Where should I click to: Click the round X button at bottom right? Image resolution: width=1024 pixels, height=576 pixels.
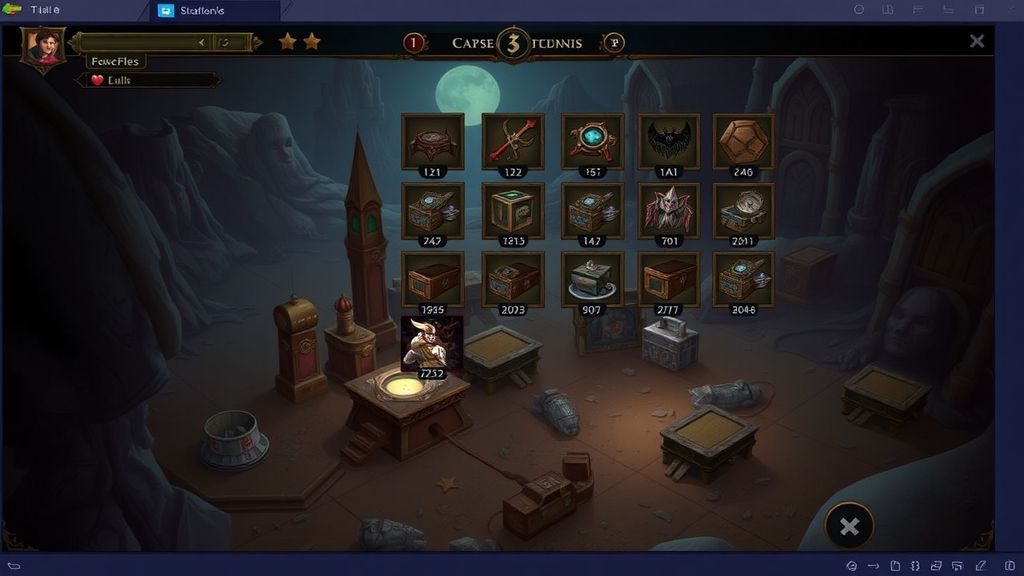pyautogui.click(x=849, y=526)
